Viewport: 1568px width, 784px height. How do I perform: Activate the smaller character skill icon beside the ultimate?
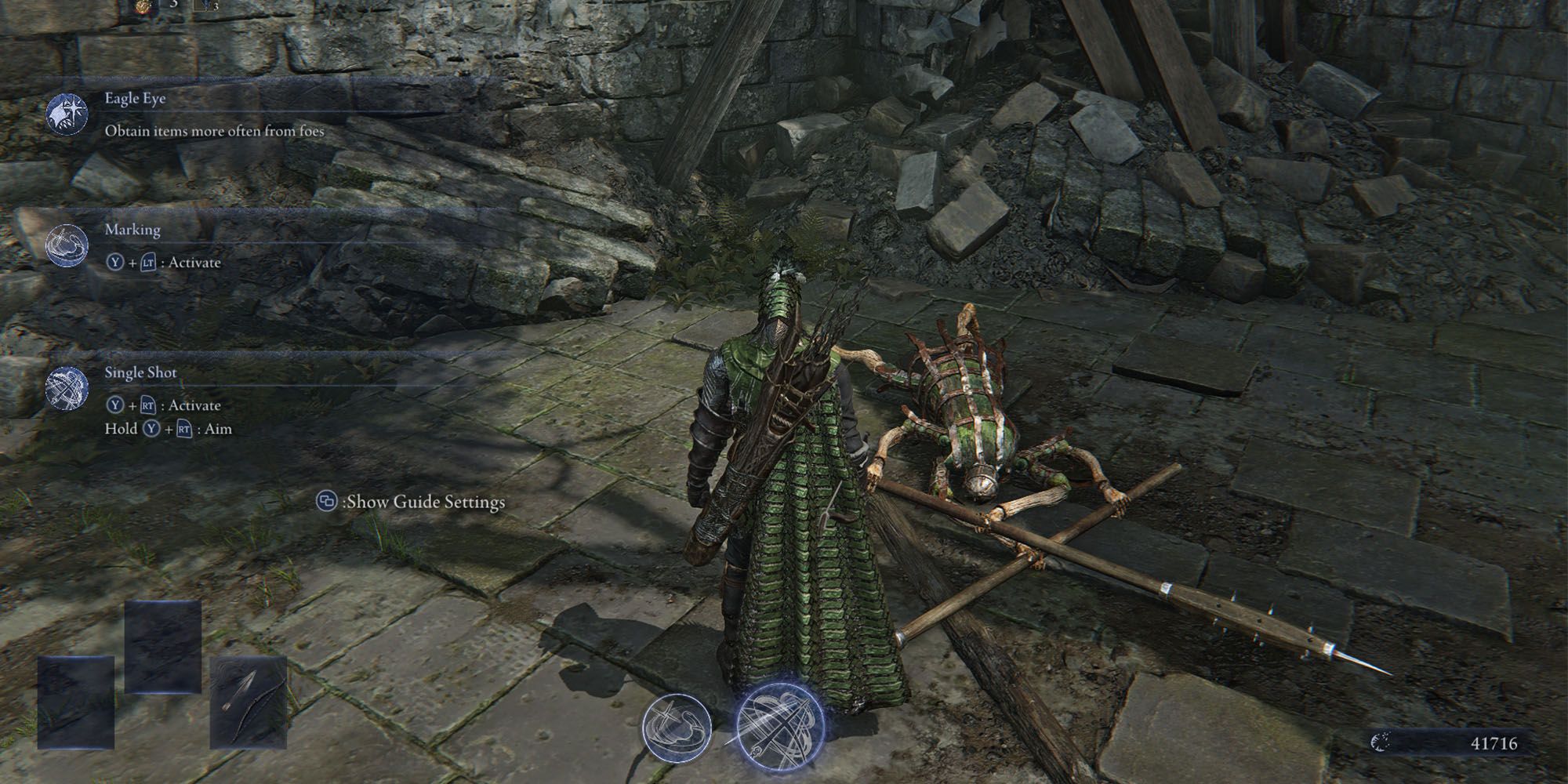click(x=677, y=726)
